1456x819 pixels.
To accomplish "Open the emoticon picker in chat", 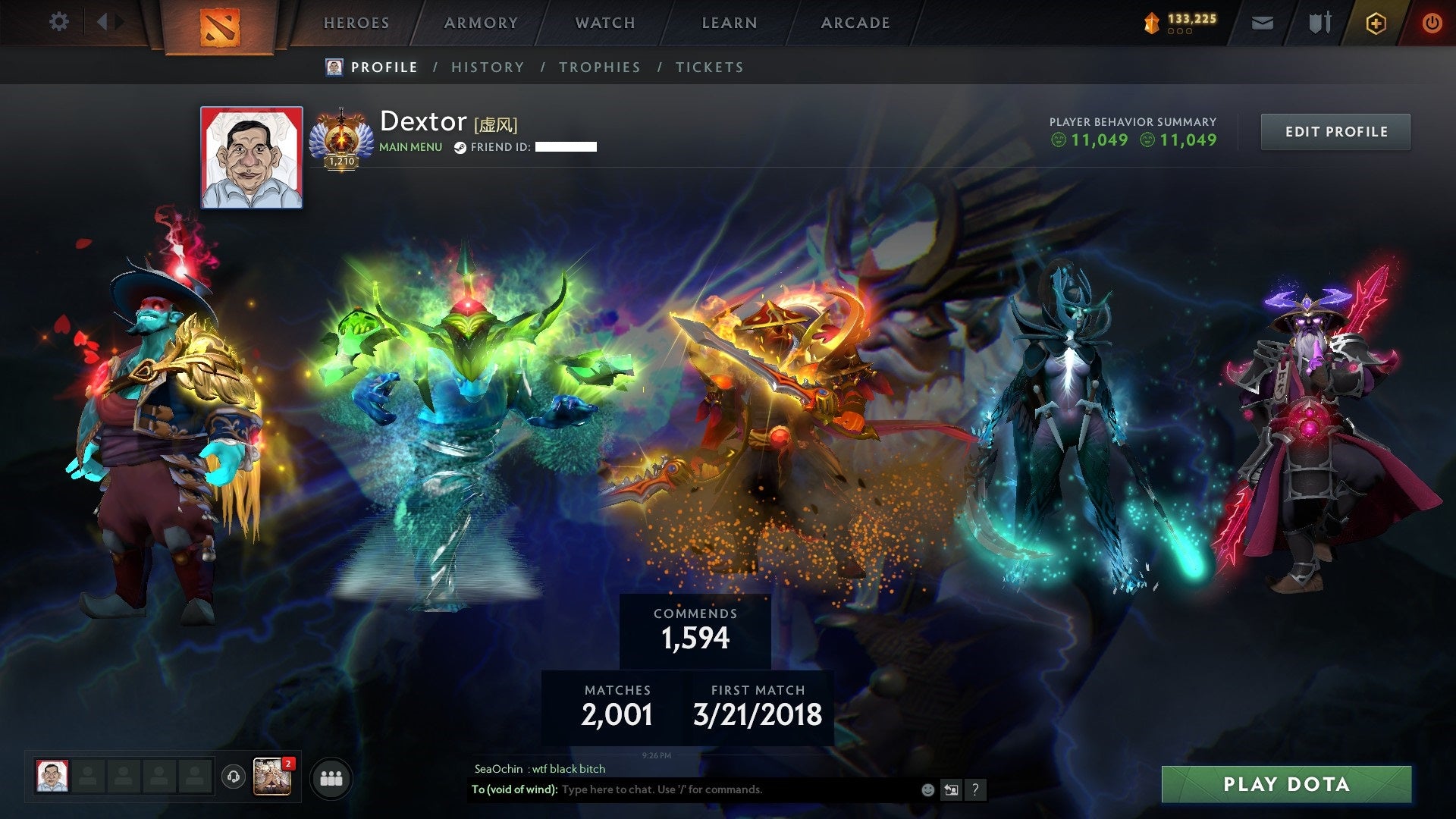I will 928,789.
